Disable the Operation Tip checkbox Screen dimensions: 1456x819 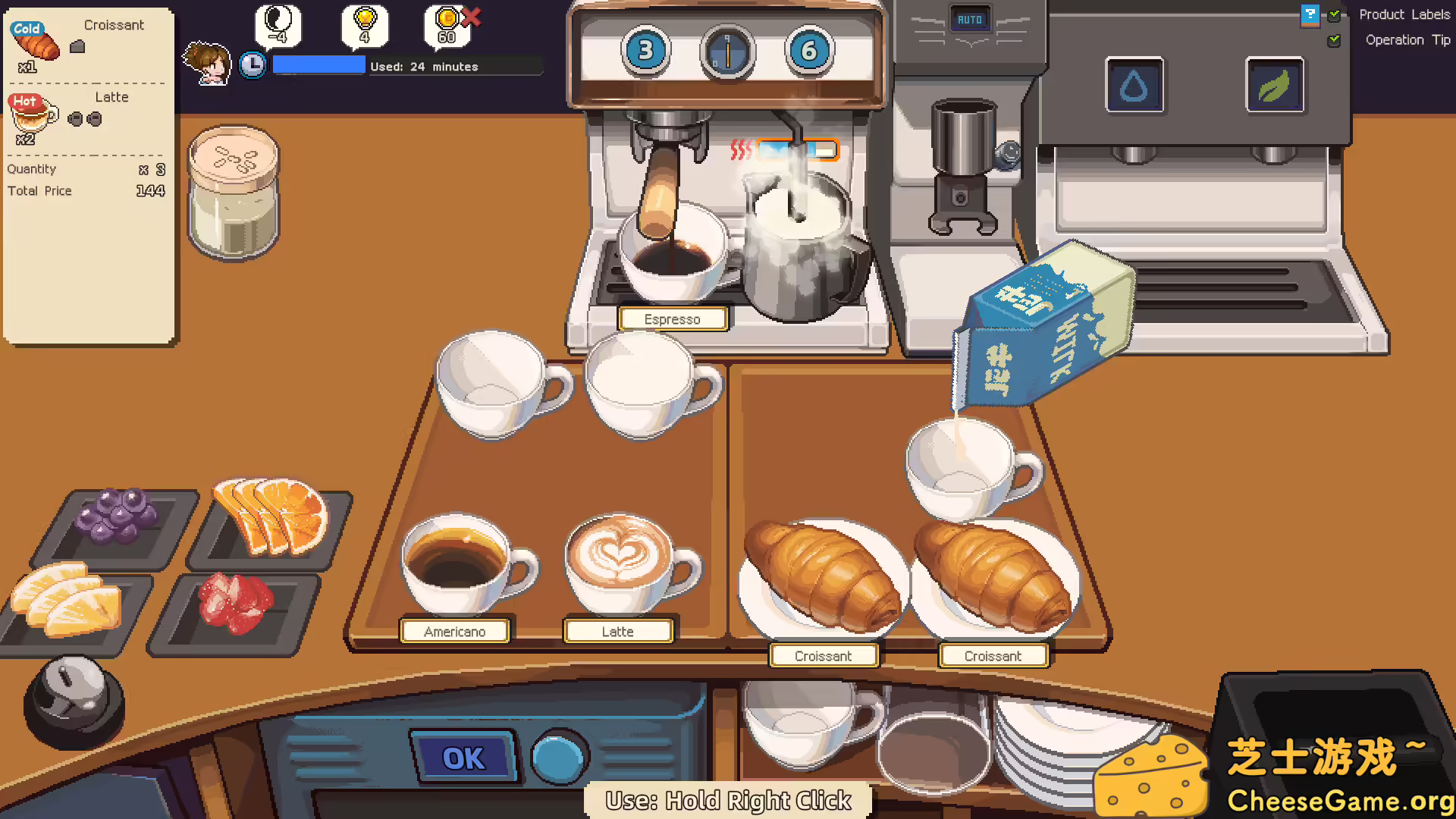1335,40
